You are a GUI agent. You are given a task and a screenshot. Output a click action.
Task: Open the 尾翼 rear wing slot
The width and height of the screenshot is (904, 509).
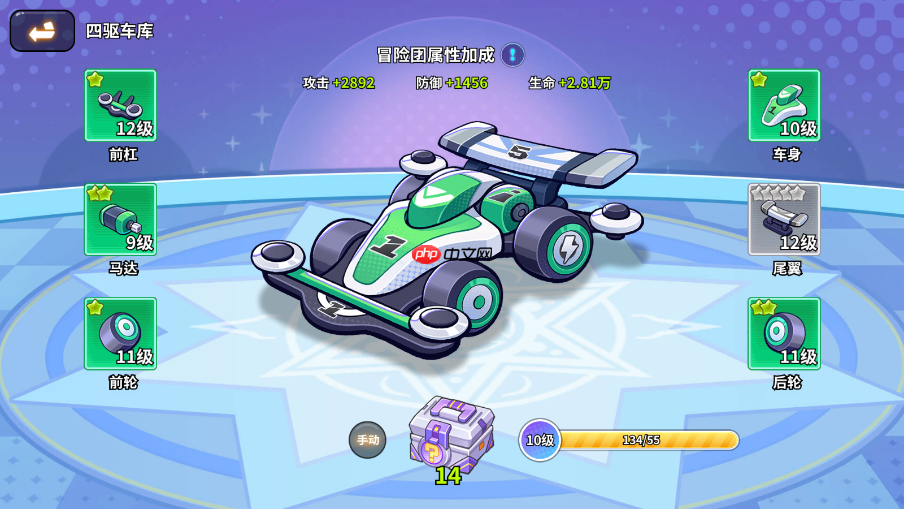[784, 219]
